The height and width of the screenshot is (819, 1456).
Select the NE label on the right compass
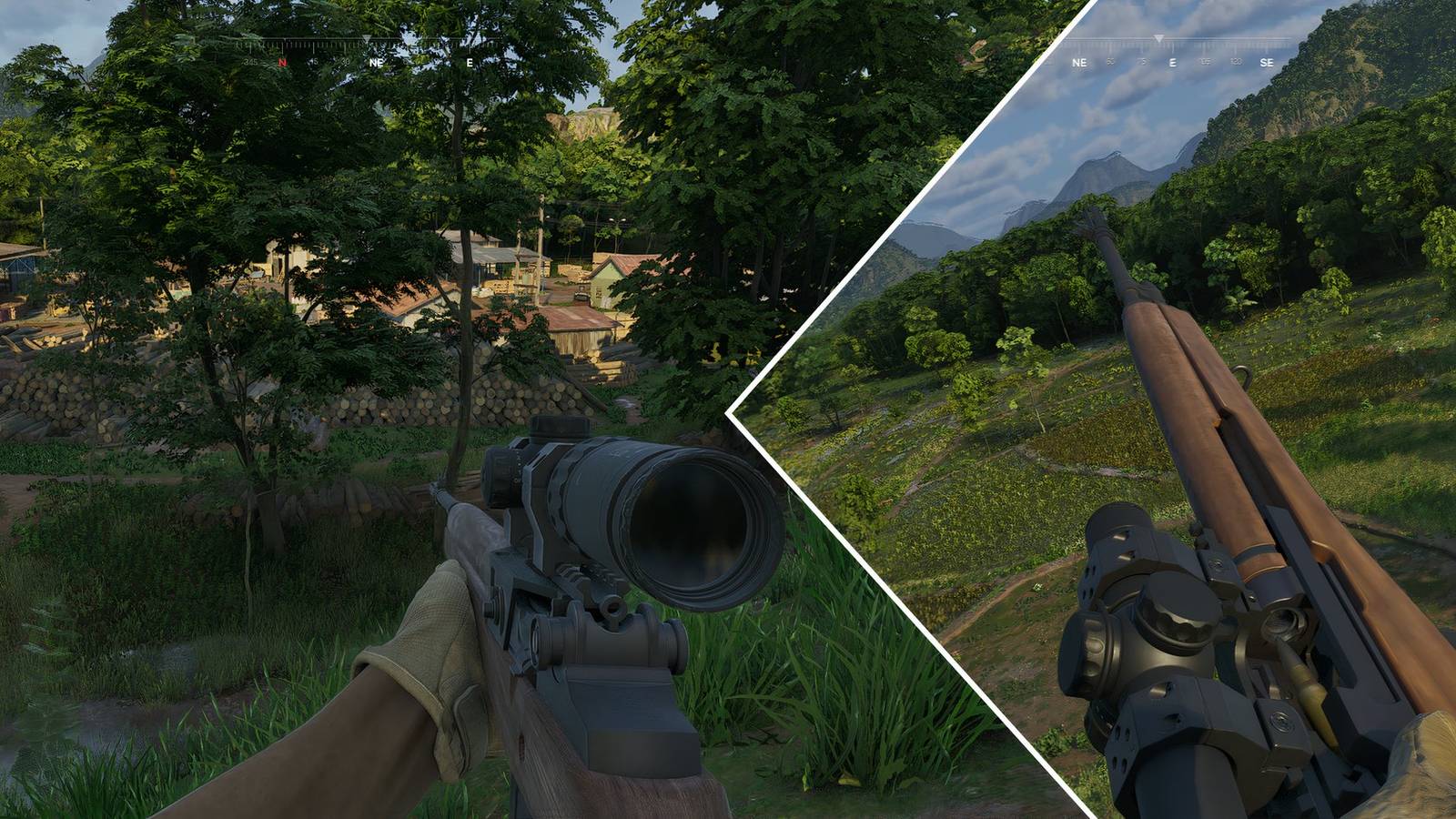1079,62
